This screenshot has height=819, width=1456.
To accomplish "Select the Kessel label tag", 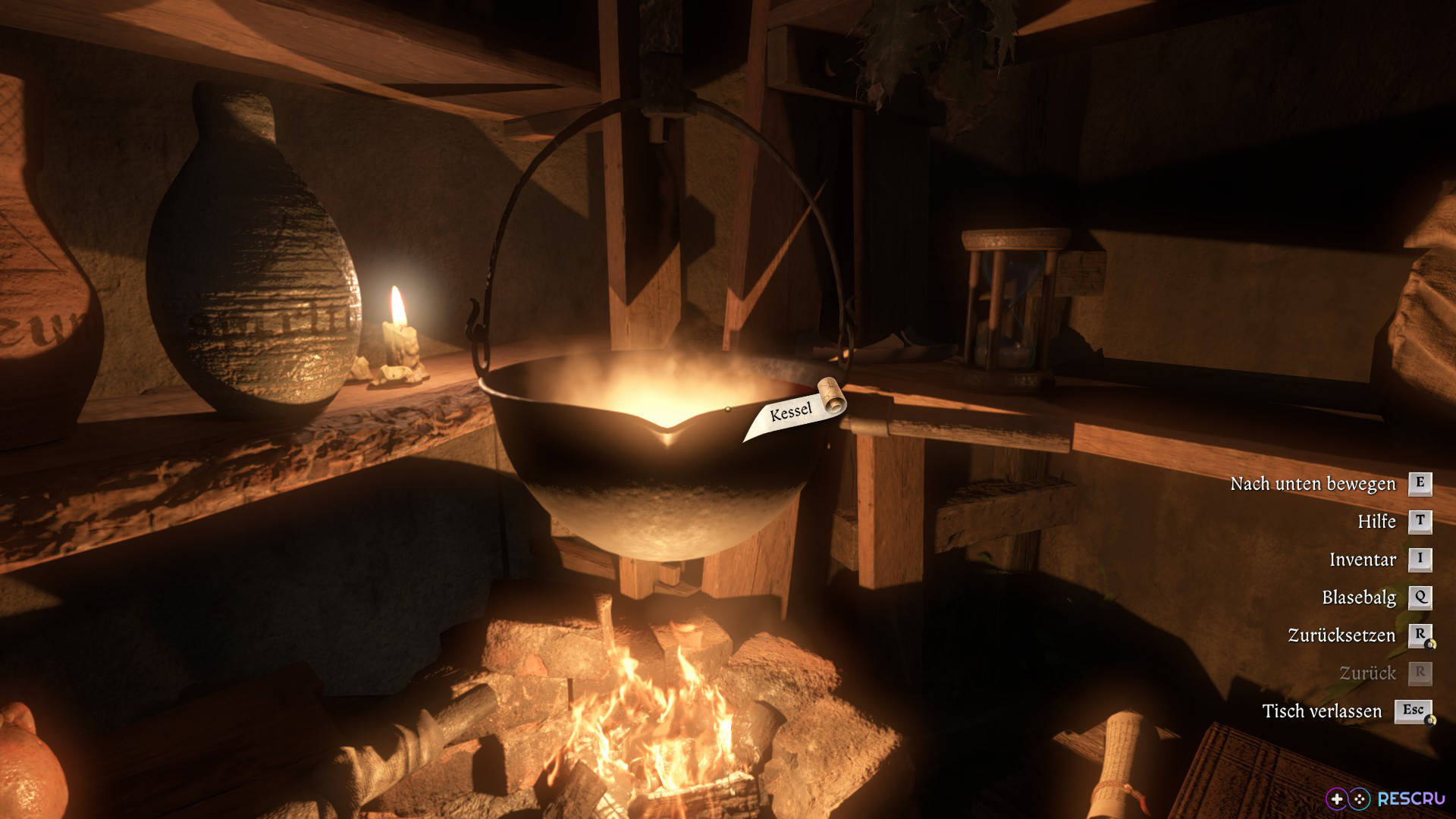I will tap(791, 413).
